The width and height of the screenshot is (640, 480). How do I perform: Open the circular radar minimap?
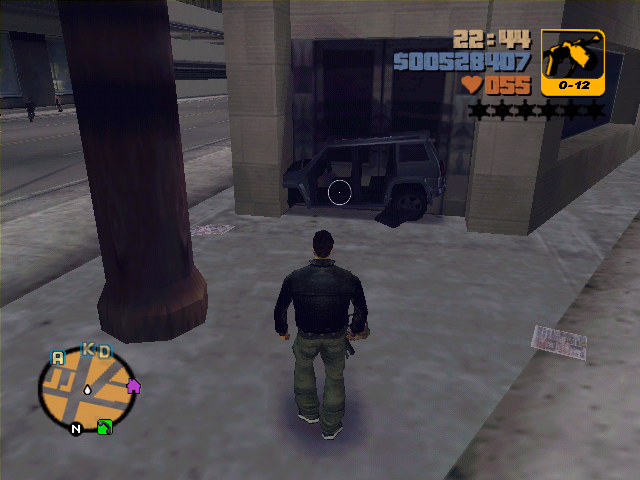87,390
